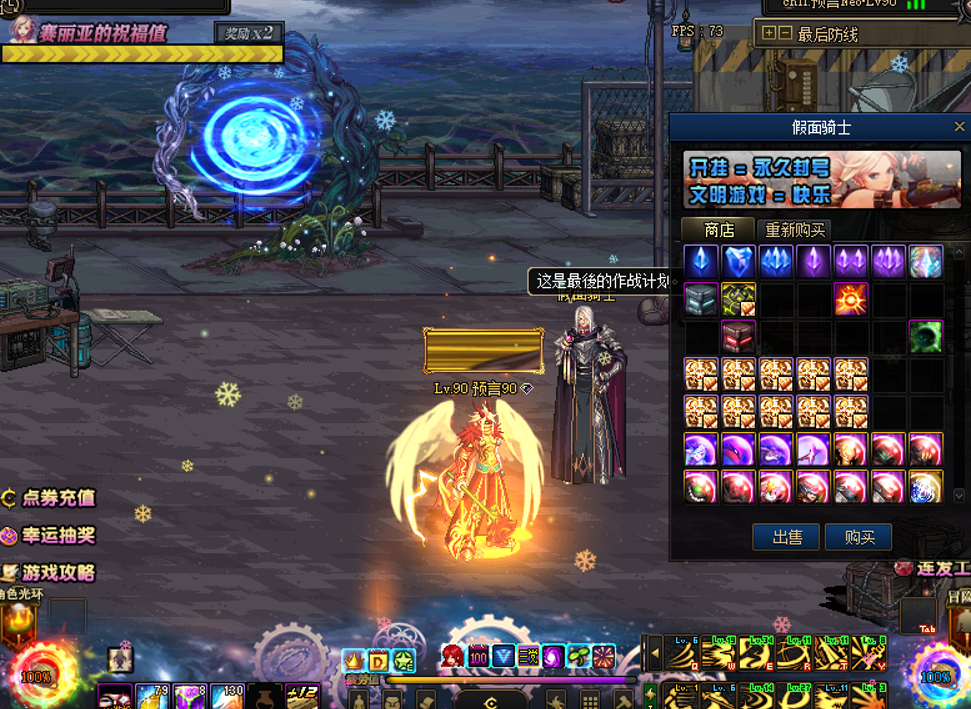Click the red-haired character buff icon

452,657
